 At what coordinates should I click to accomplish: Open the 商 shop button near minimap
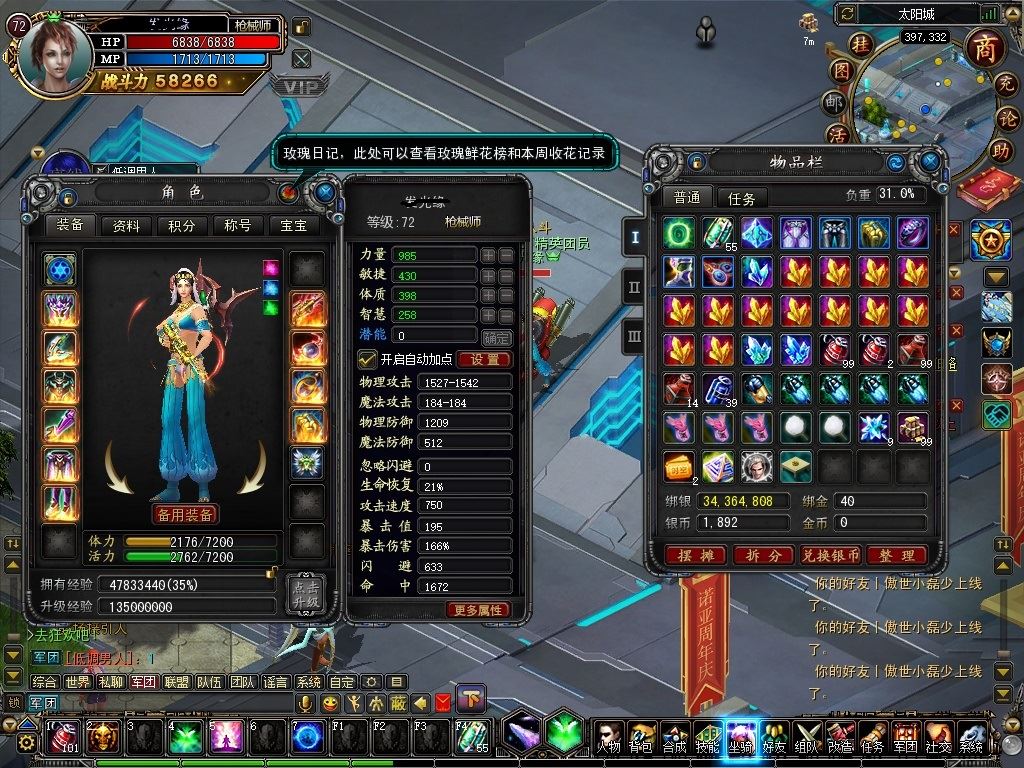point(986,47)
